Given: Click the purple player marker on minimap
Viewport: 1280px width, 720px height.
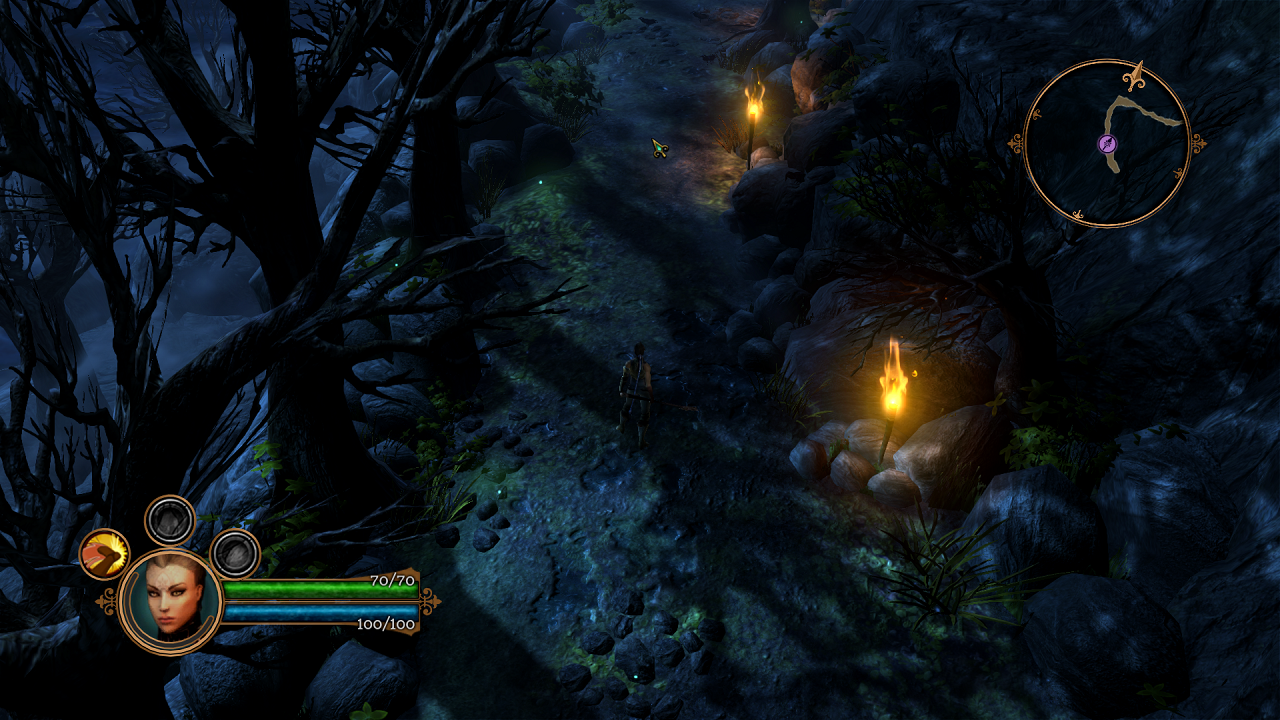Looking at the screenshot, I should click(1108, 144).
